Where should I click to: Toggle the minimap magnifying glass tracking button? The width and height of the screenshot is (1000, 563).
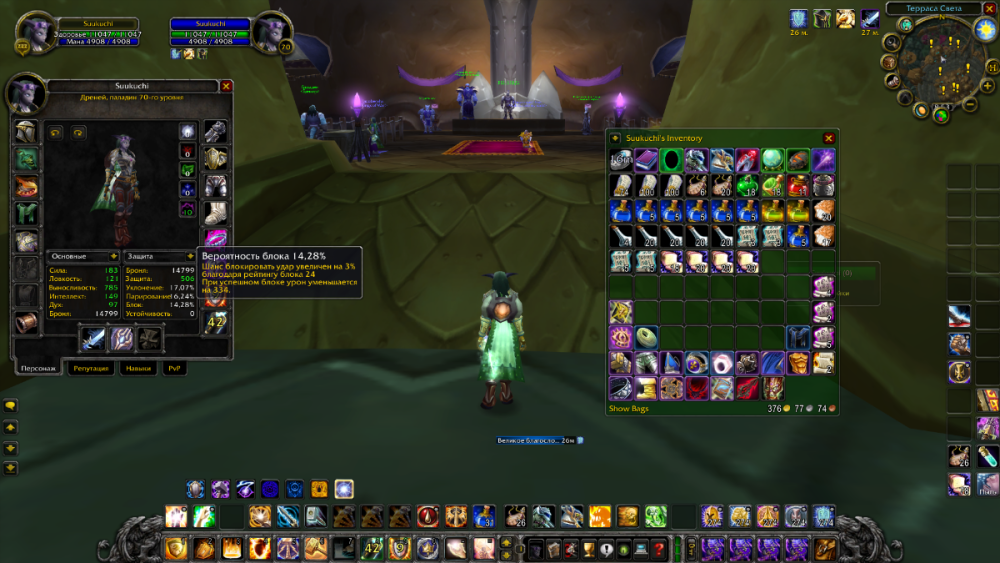(894, 45)
